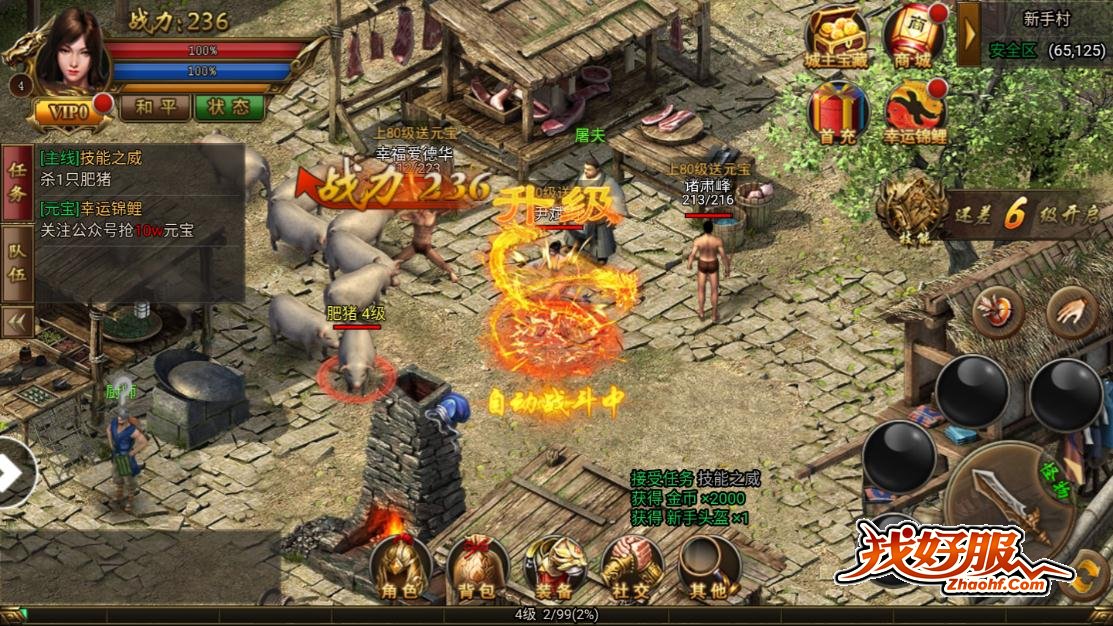Toggle the 和平 attack mode button

pyautogui.click(x=155, y=107)
